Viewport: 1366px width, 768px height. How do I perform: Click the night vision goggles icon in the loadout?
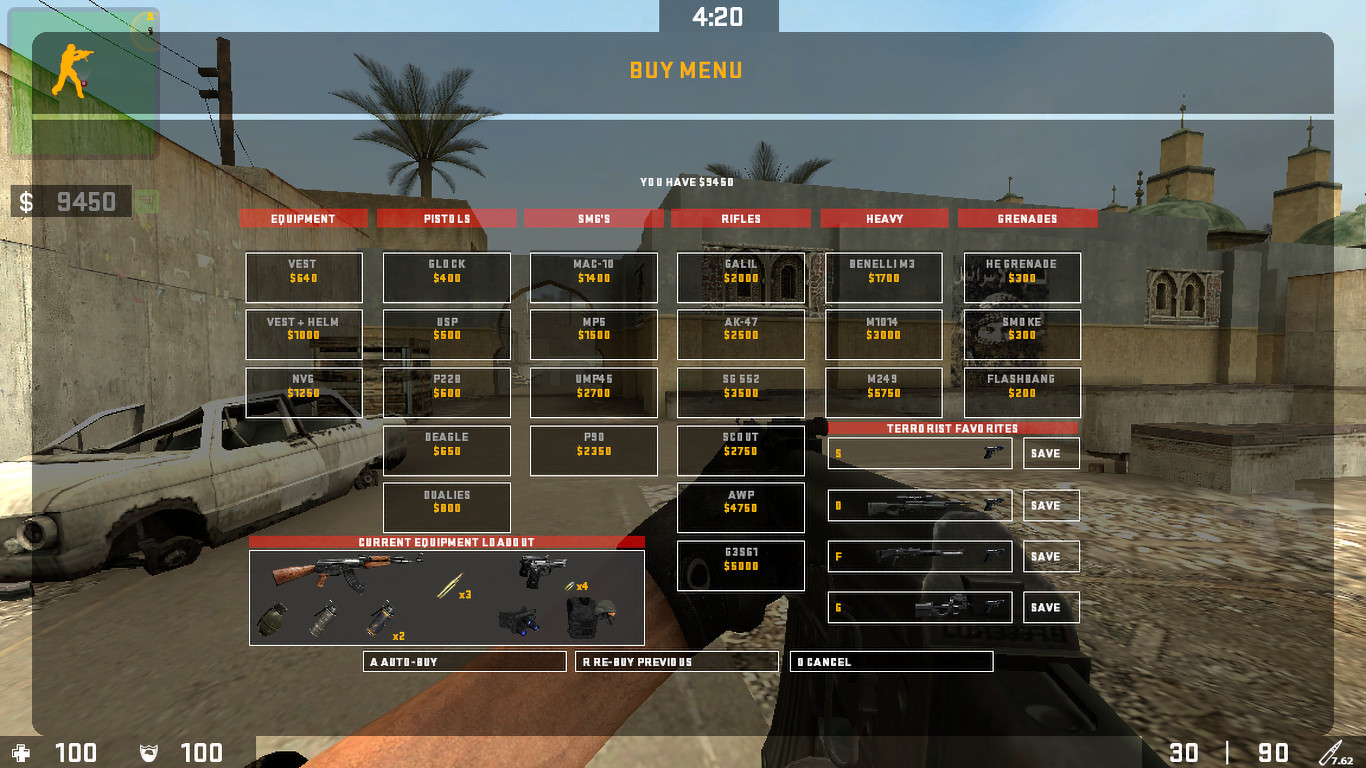click(x=521, y=620)
